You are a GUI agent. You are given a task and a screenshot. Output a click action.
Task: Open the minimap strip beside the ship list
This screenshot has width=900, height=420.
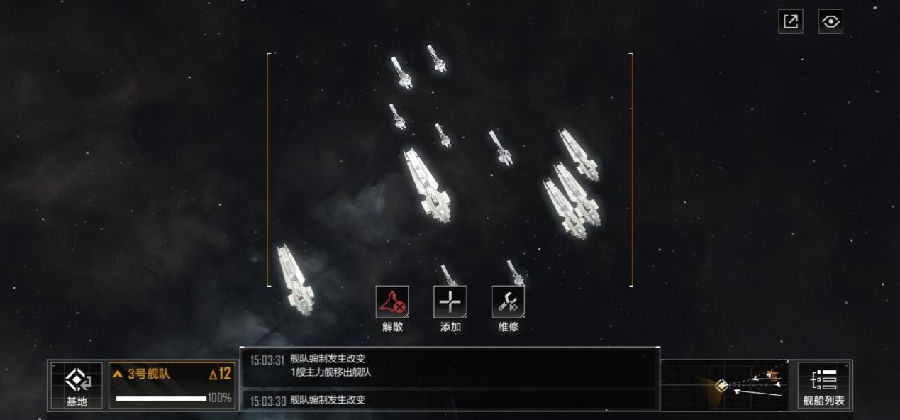728,384
